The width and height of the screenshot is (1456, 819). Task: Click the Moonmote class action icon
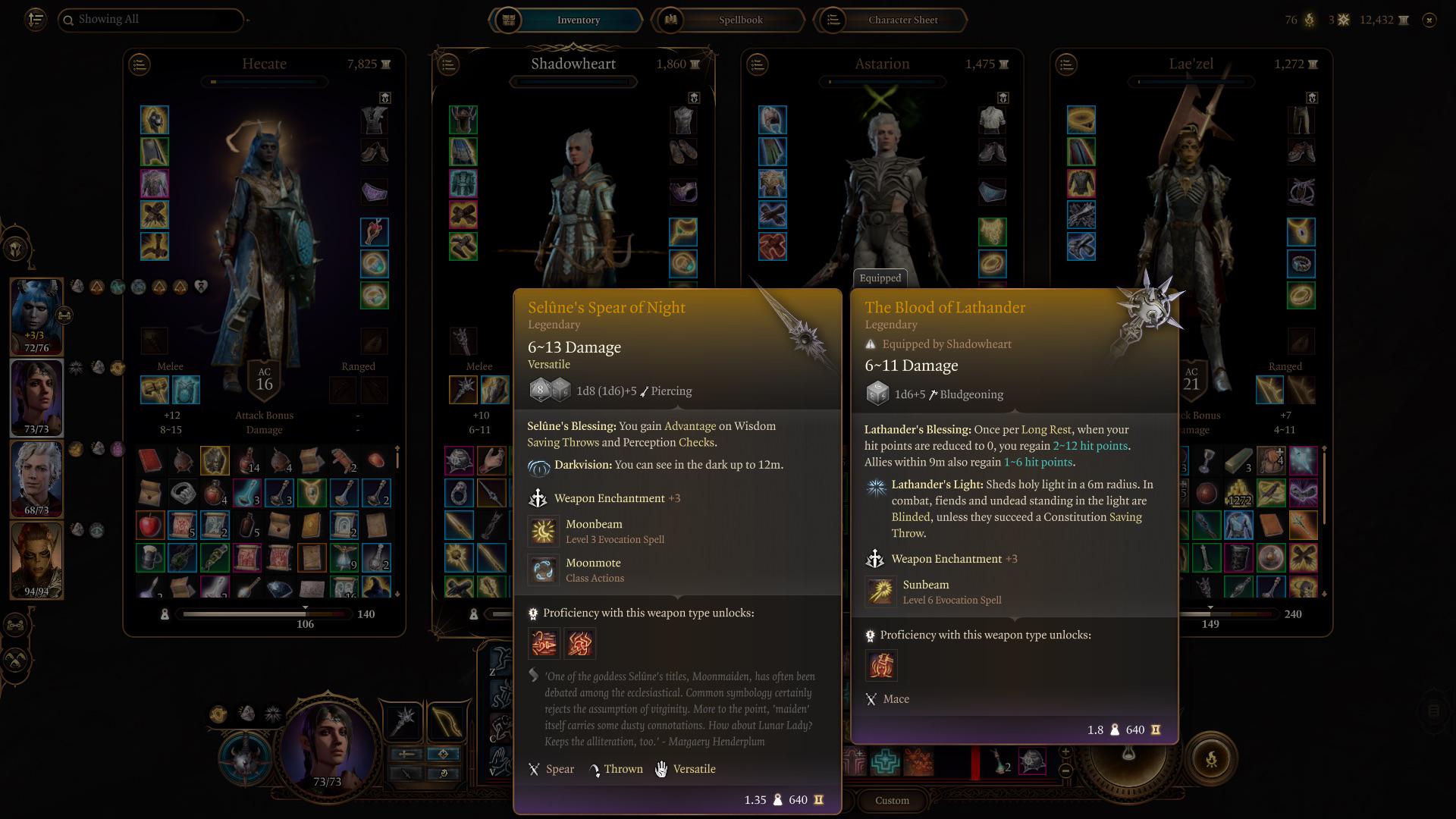click(544, 570)
